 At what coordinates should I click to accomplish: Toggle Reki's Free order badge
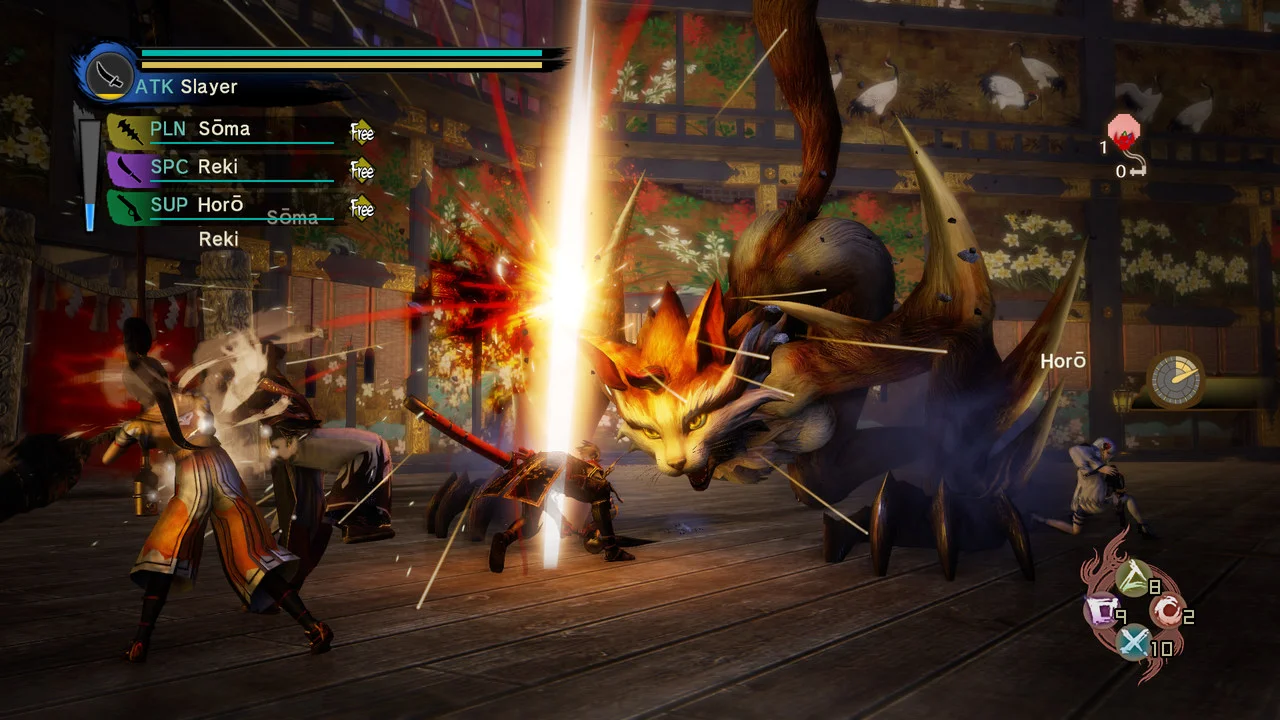[360, 169]
